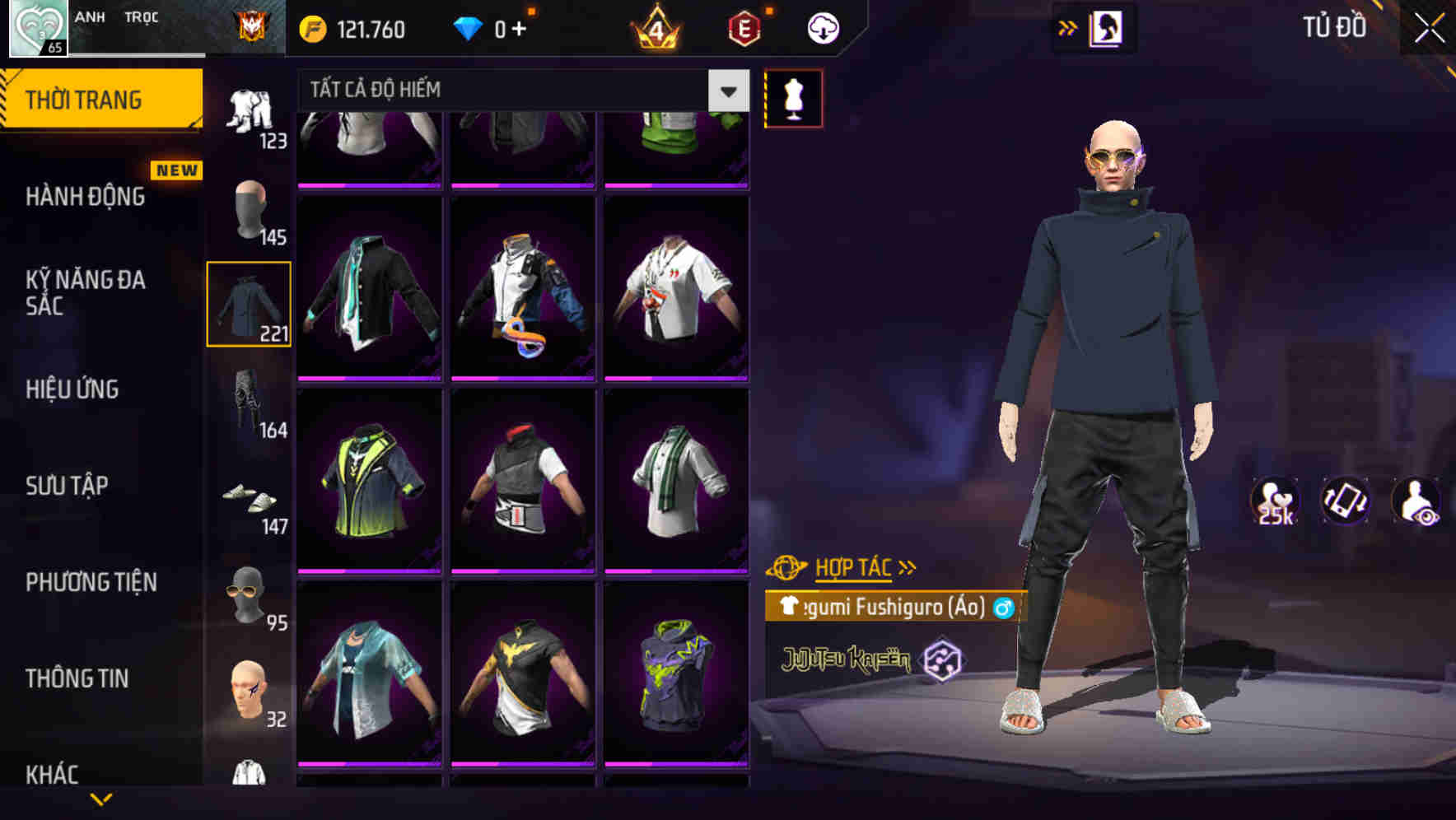Open the mannequin preview panel icon
Viewport: 1456px width, 820px height.
793,97
